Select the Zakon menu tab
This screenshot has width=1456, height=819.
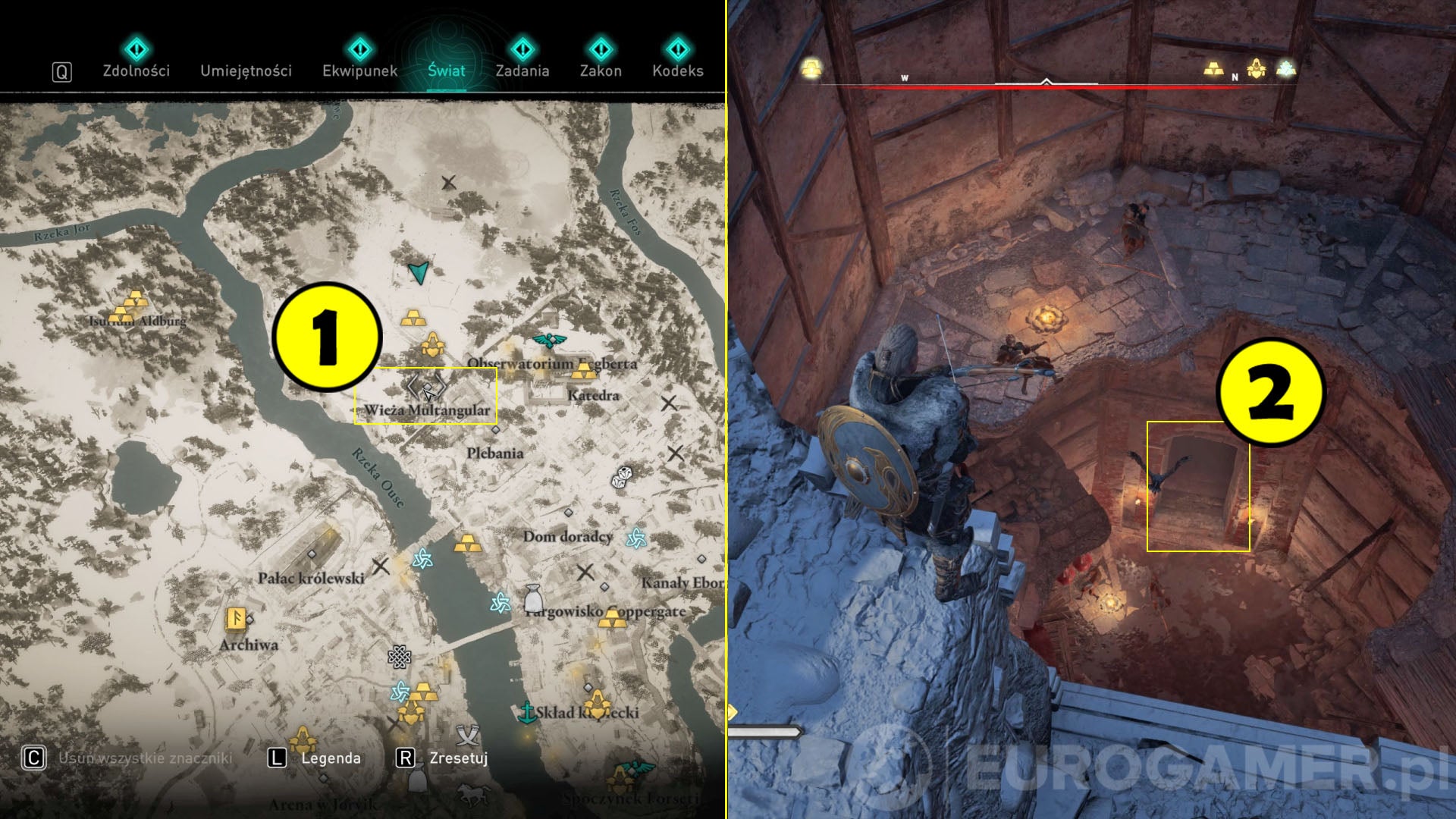click(601, 71)
